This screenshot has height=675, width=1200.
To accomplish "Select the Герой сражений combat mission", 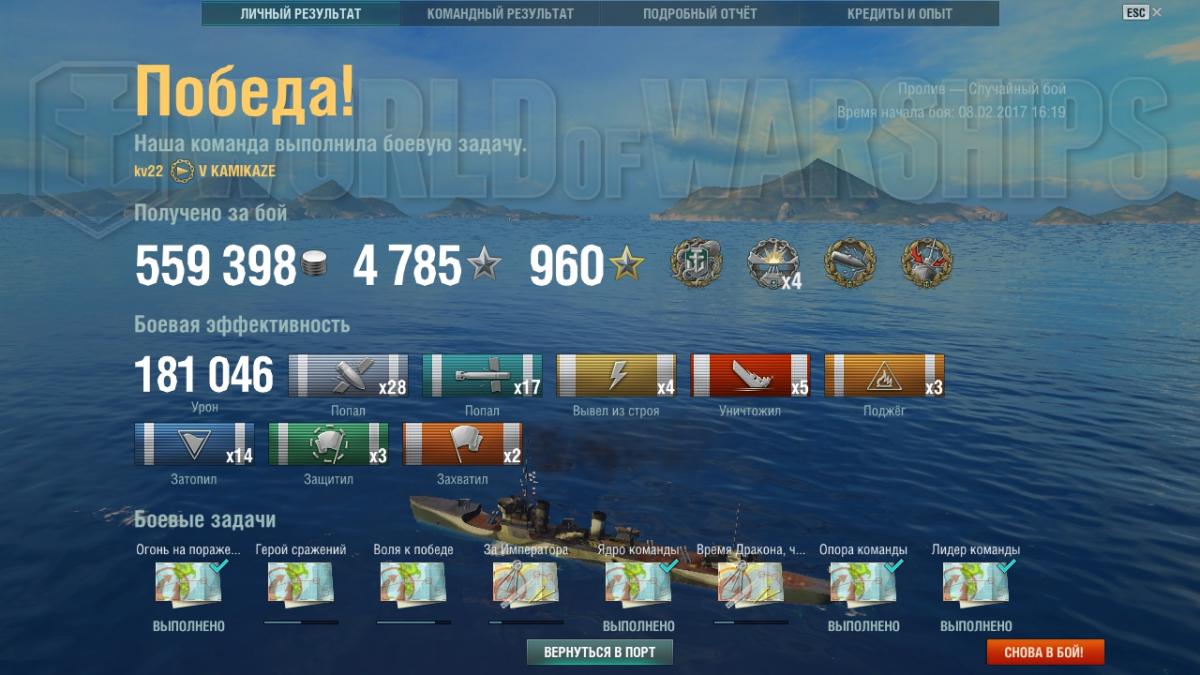I will point(301,583).
